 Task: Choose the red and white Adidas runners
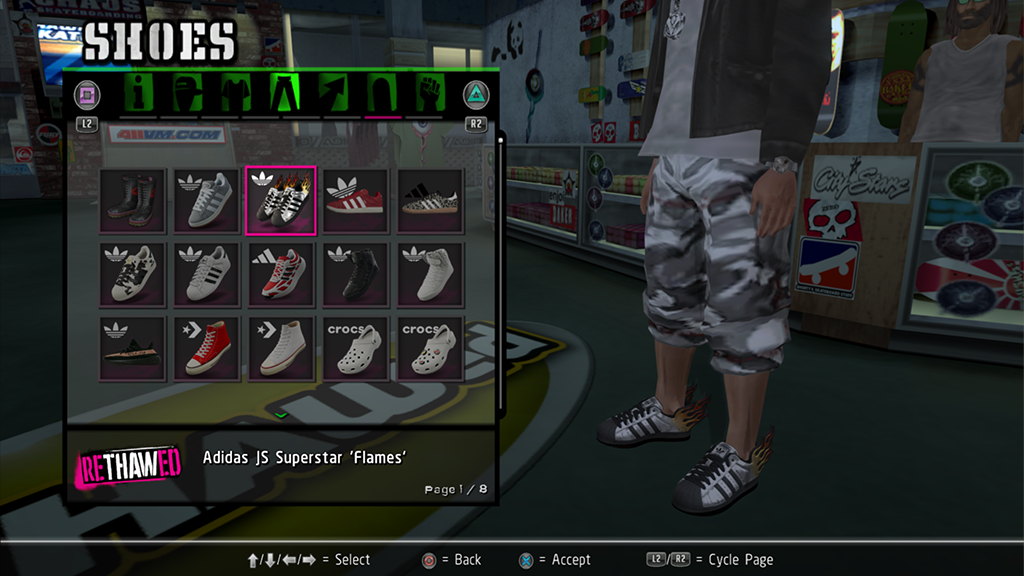click(281, 274)
